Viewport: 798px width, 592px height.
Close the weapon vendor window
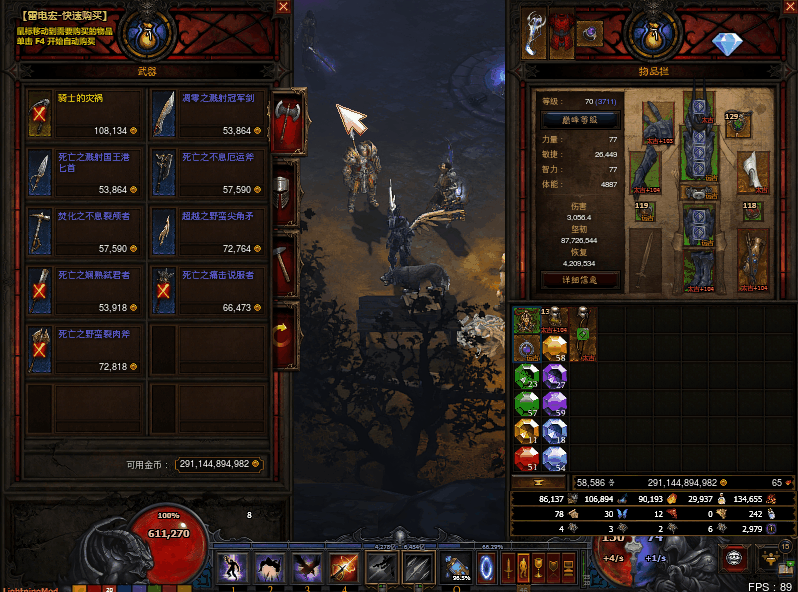click(x=283, y=7)
